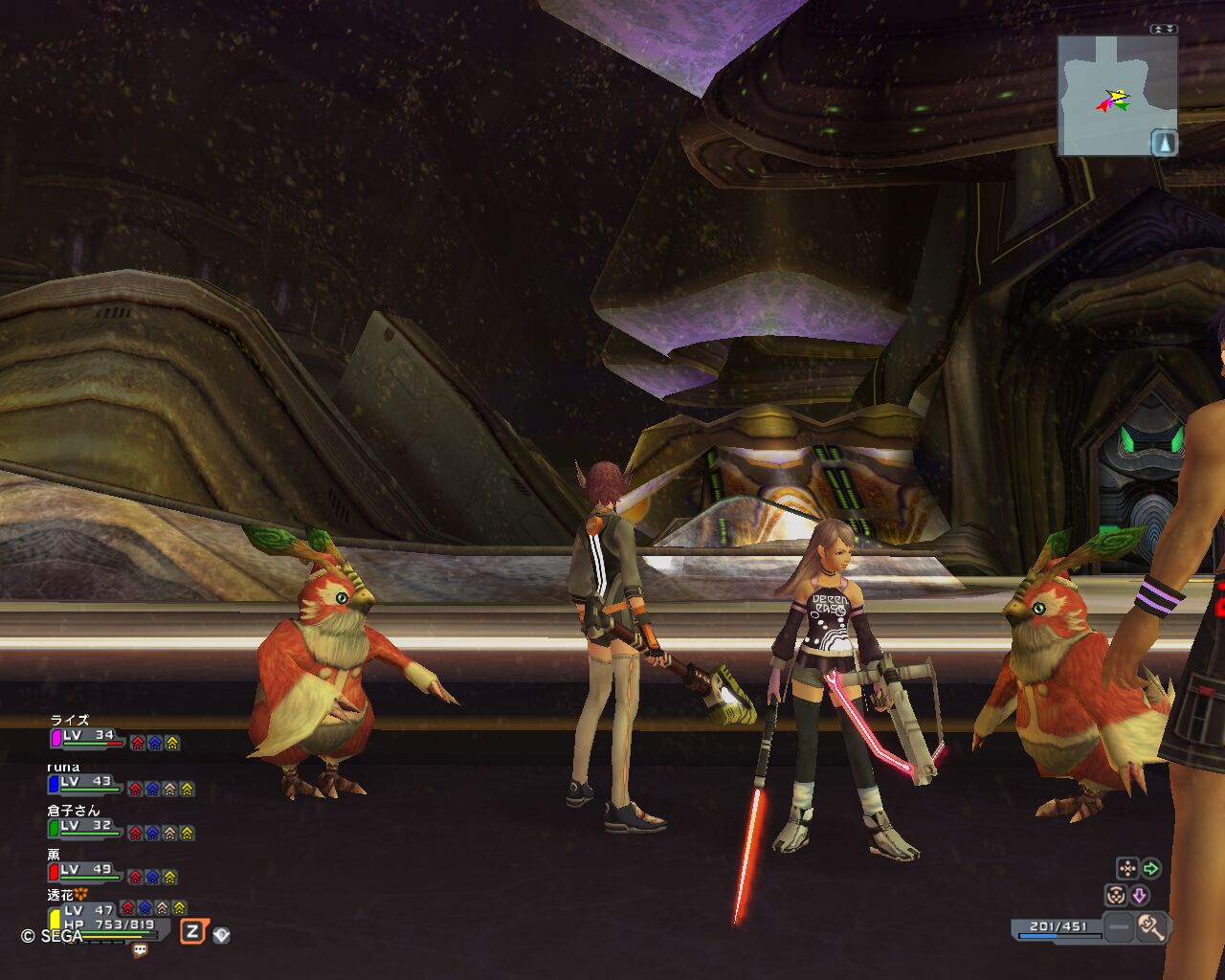Image resolution: width=1225 pixels, height=980 pixels.
Task: Click the purple down arrow palette icon
Action: (1139, 896)
